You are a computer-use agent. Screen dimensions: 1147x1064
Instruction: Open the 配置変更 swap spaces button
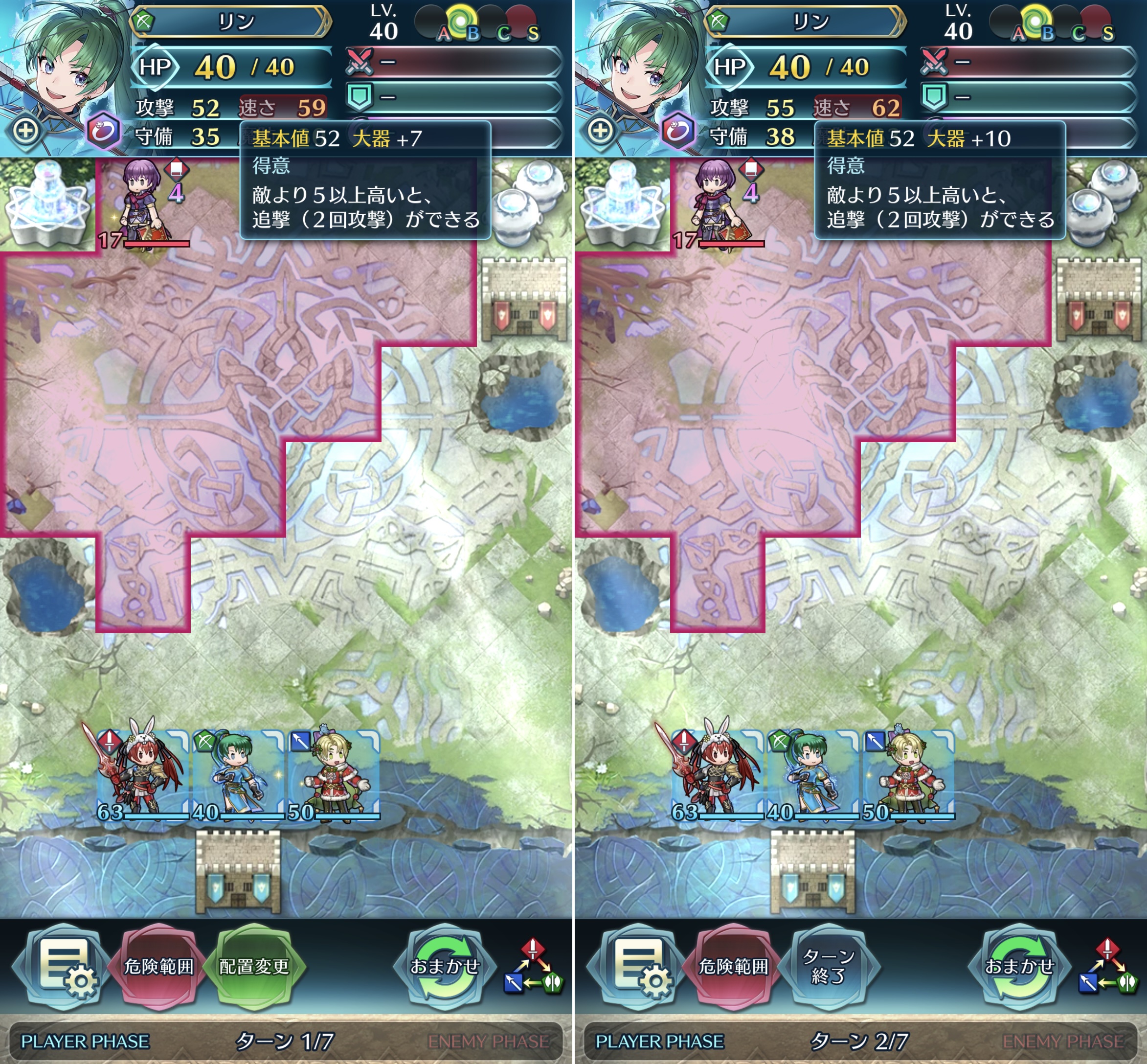click(x=254, y=967)
